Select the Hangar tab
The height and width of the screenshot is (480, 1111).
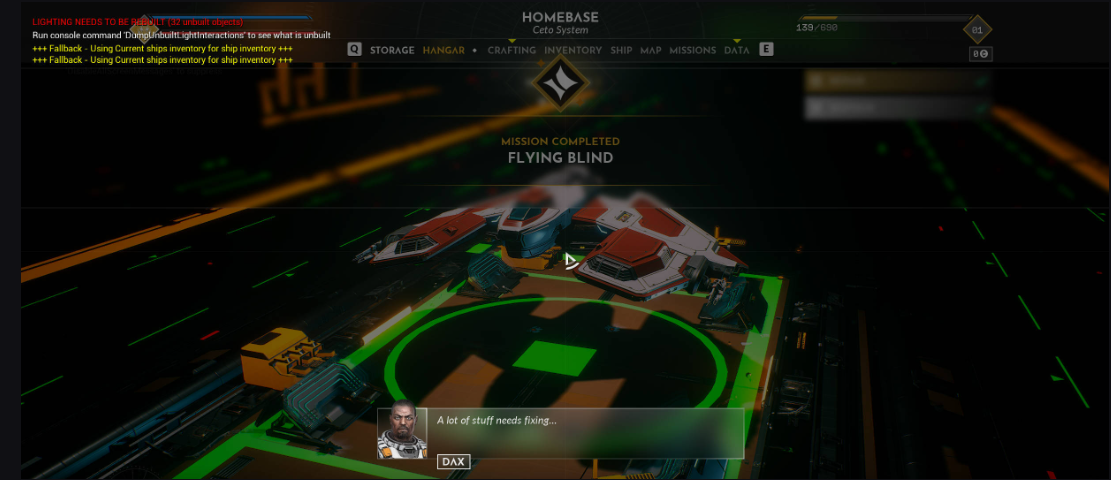pyautogui.click(x=443, y=50)
